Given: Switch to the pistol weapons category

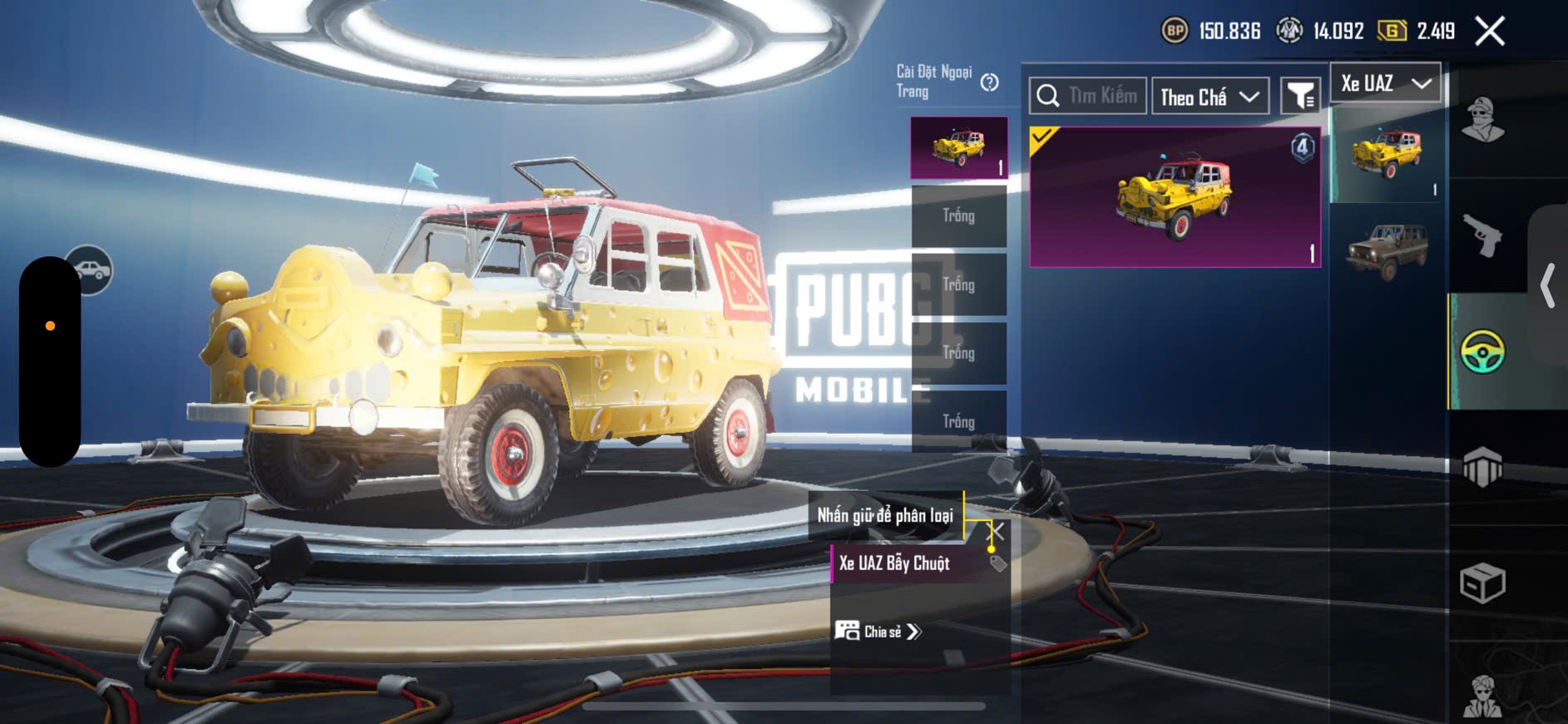Looking at the screenshot, I should (1482, 236).
